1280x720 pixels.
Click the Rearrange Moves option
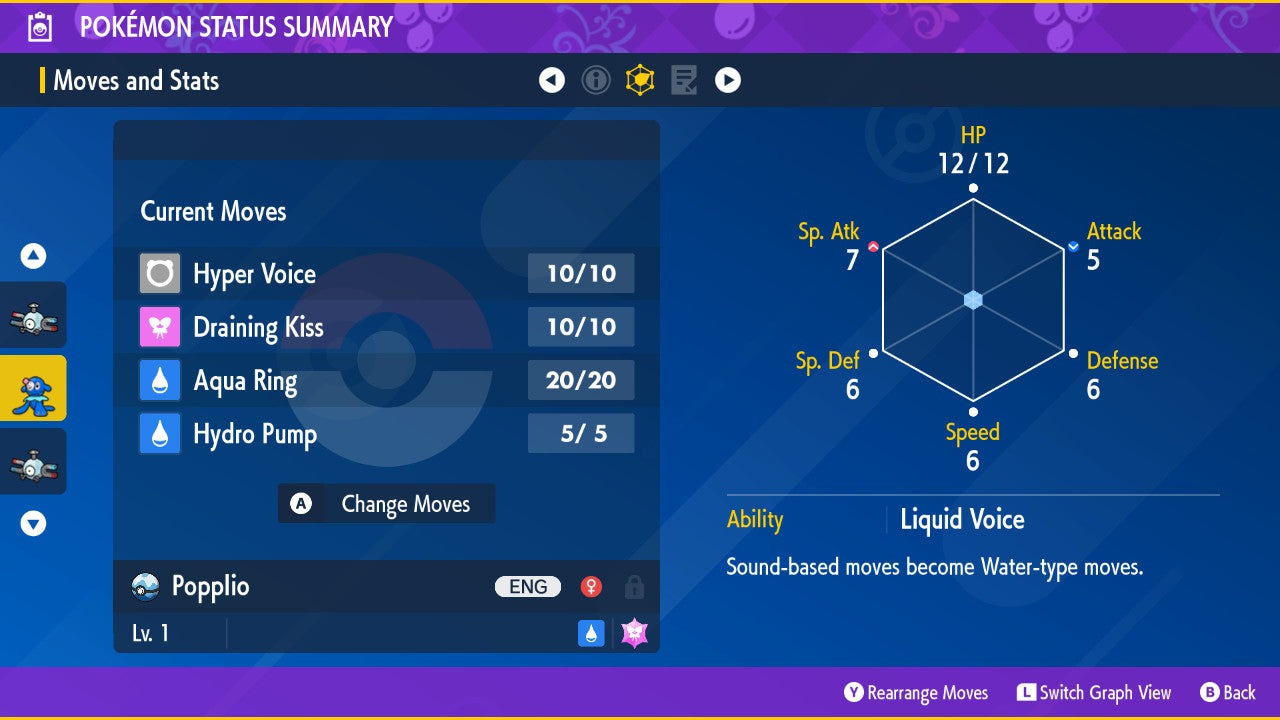click(916, 693)
